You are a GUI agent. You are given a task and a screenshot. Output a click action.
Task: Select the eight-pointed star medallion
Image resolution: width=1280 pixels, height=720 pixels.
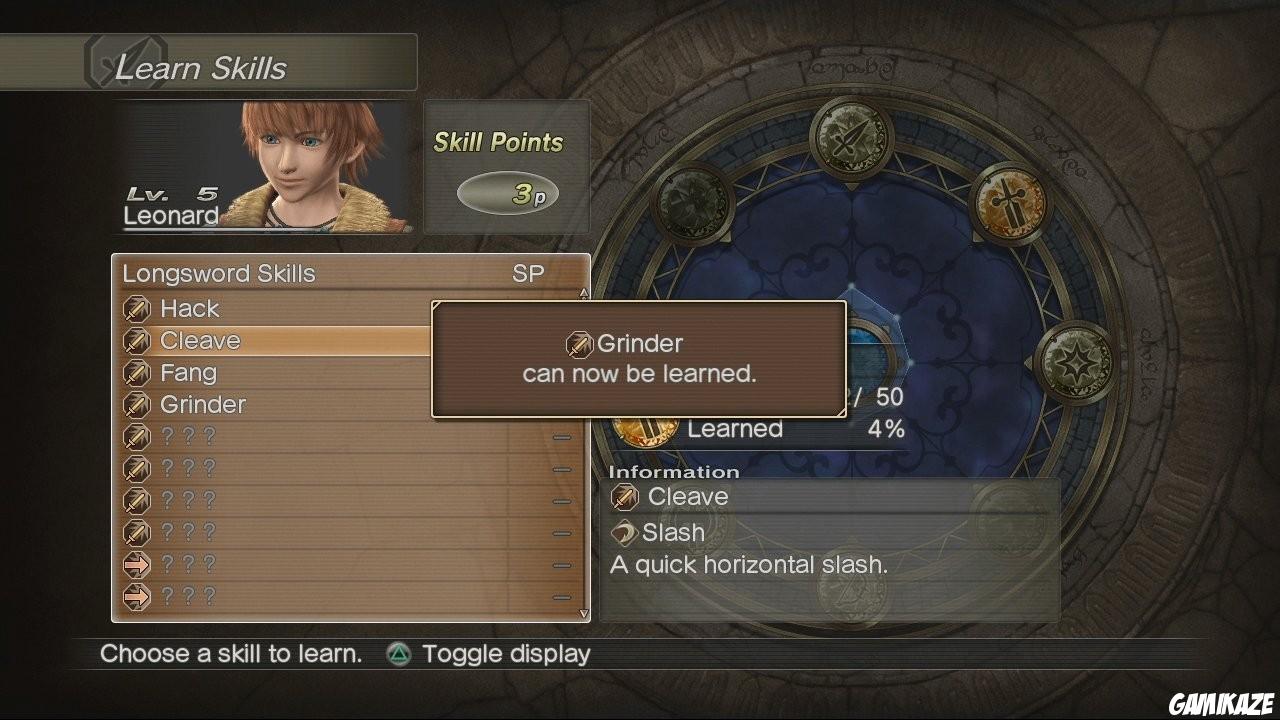click(1075, 362)
